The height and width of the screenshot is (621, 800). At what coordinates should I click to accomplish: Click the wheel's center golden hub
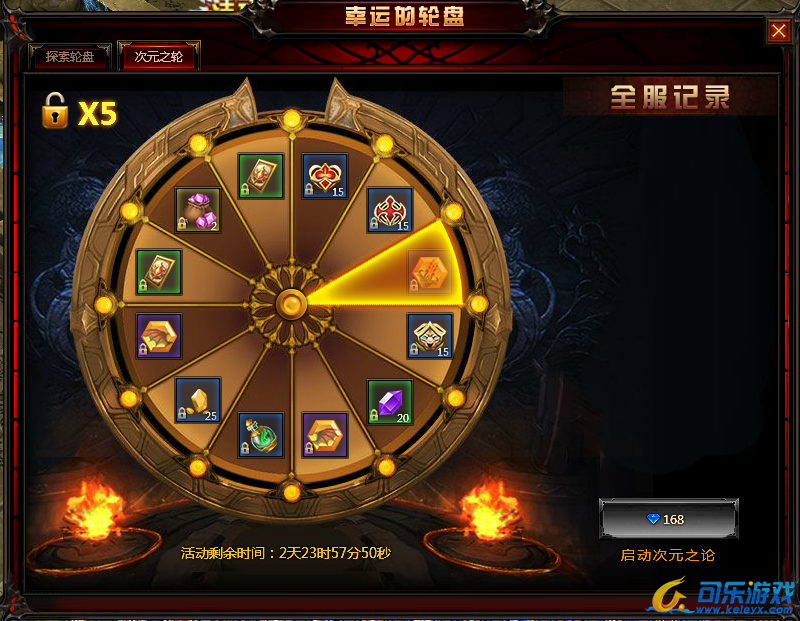[x=291, y=302]
